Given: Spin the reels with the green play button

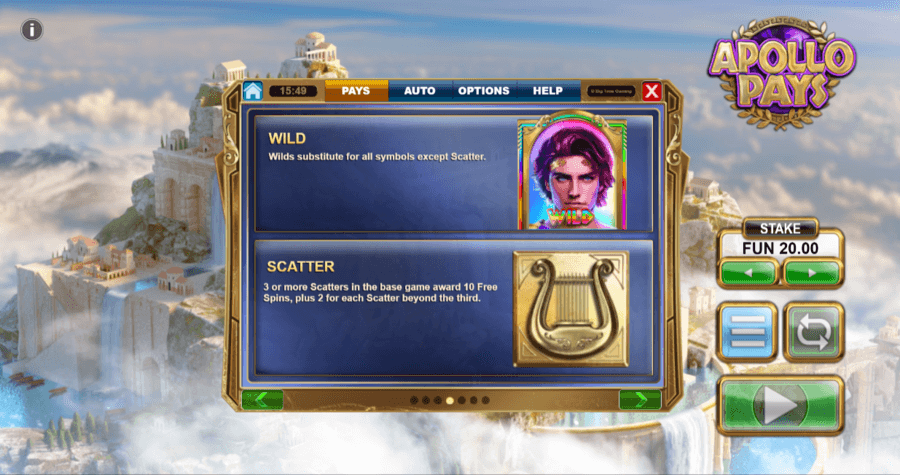Looking at the screenshot, I should pyautogui.click(x=780, y=405).
